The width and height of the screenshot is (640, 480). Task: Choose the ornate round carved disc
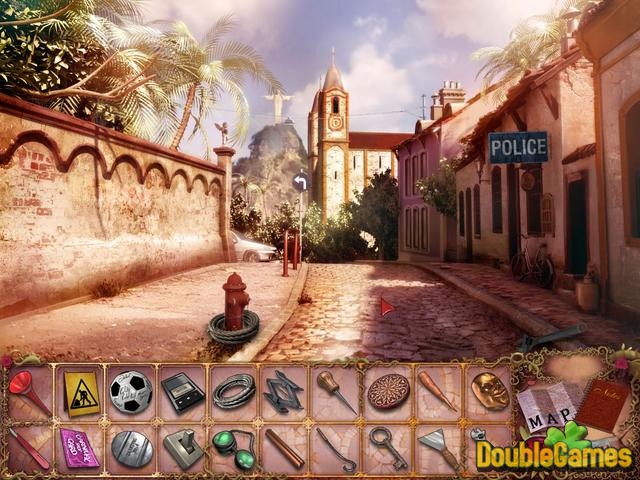(x=388, y=391)
